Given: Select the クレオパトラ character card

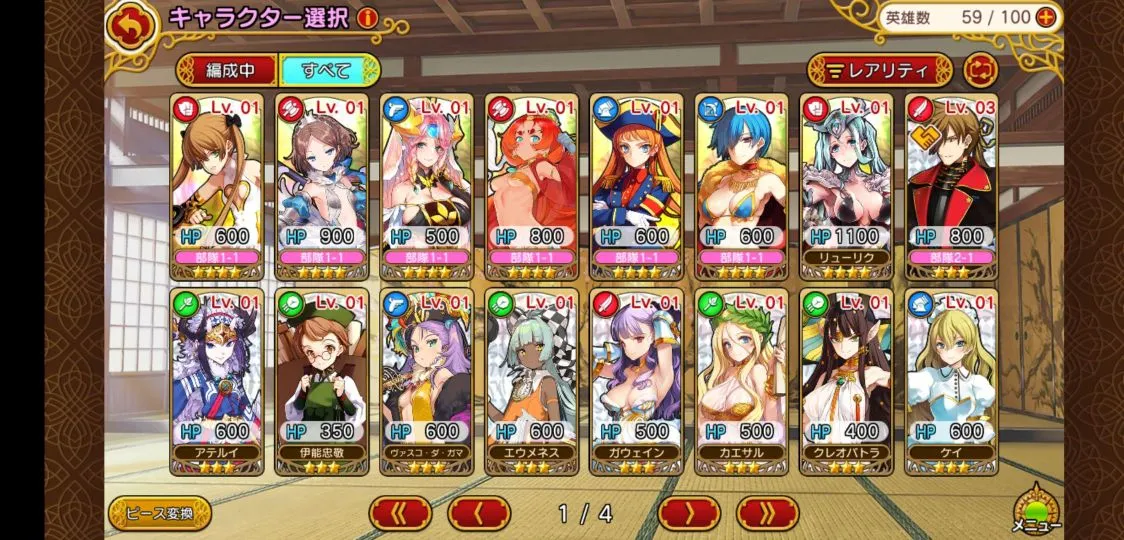Looking at the screenshot, I should [x=846, y=381].
